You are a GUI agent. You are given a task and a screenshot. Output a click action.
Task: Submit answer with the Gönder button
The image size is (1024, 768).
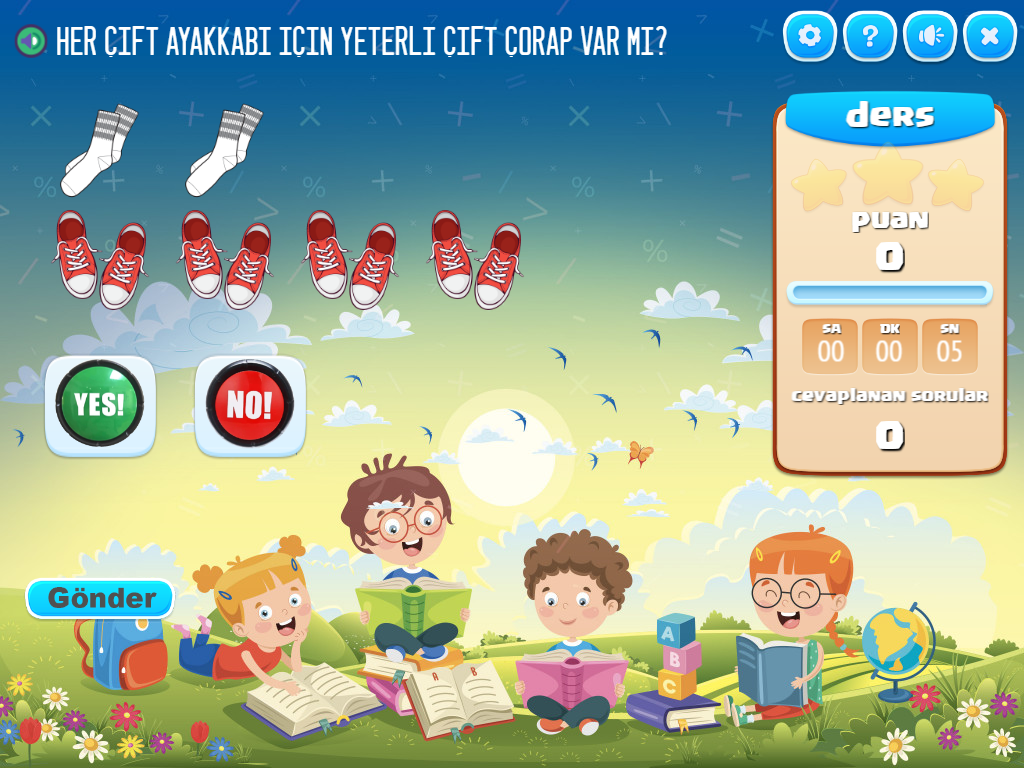(x=101, y=598)
